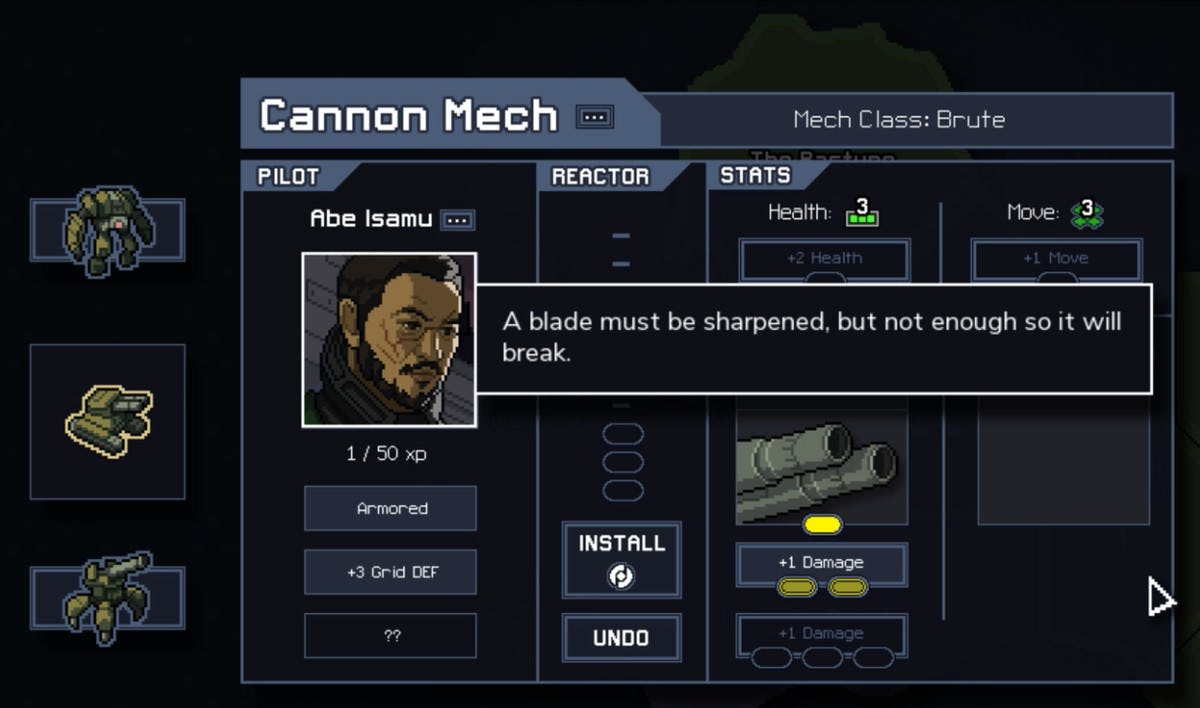Select the highlighted tank mech
The image size is (1200, 708).
107,420
